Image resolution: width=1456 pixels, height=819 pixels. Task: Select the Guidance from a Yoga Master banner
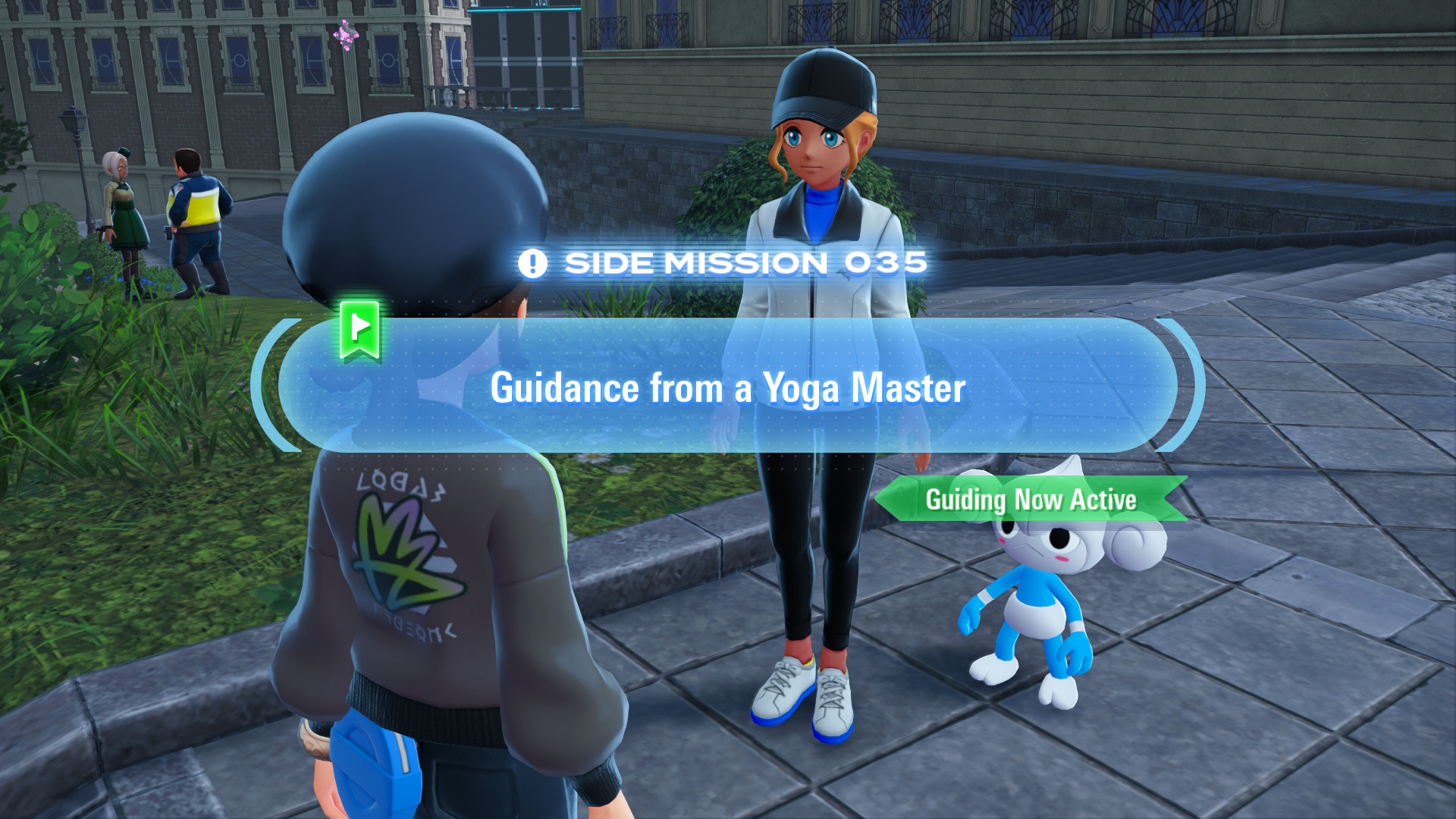pyautogui.click(x=727, y=387)
